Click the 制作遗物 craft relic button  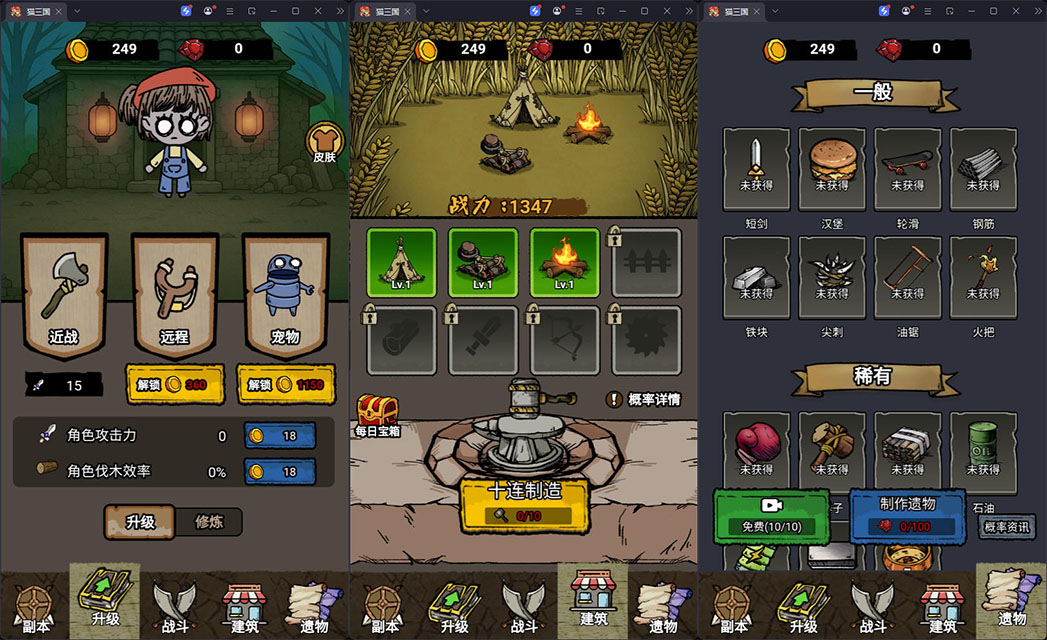click(x=907, y=515)
